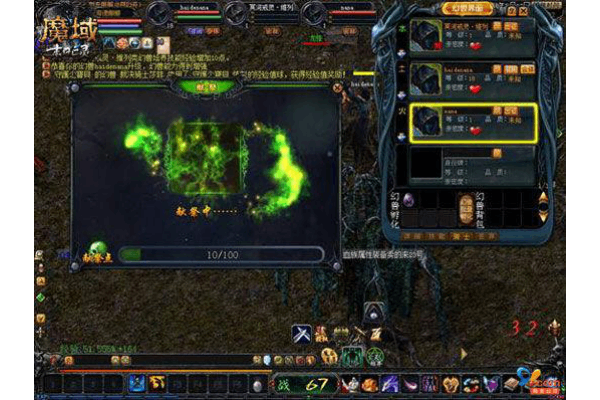This screenshot has height=400, width=600.
Task: Click the white egg item on the hotbar
Action: tap(258, 384)
